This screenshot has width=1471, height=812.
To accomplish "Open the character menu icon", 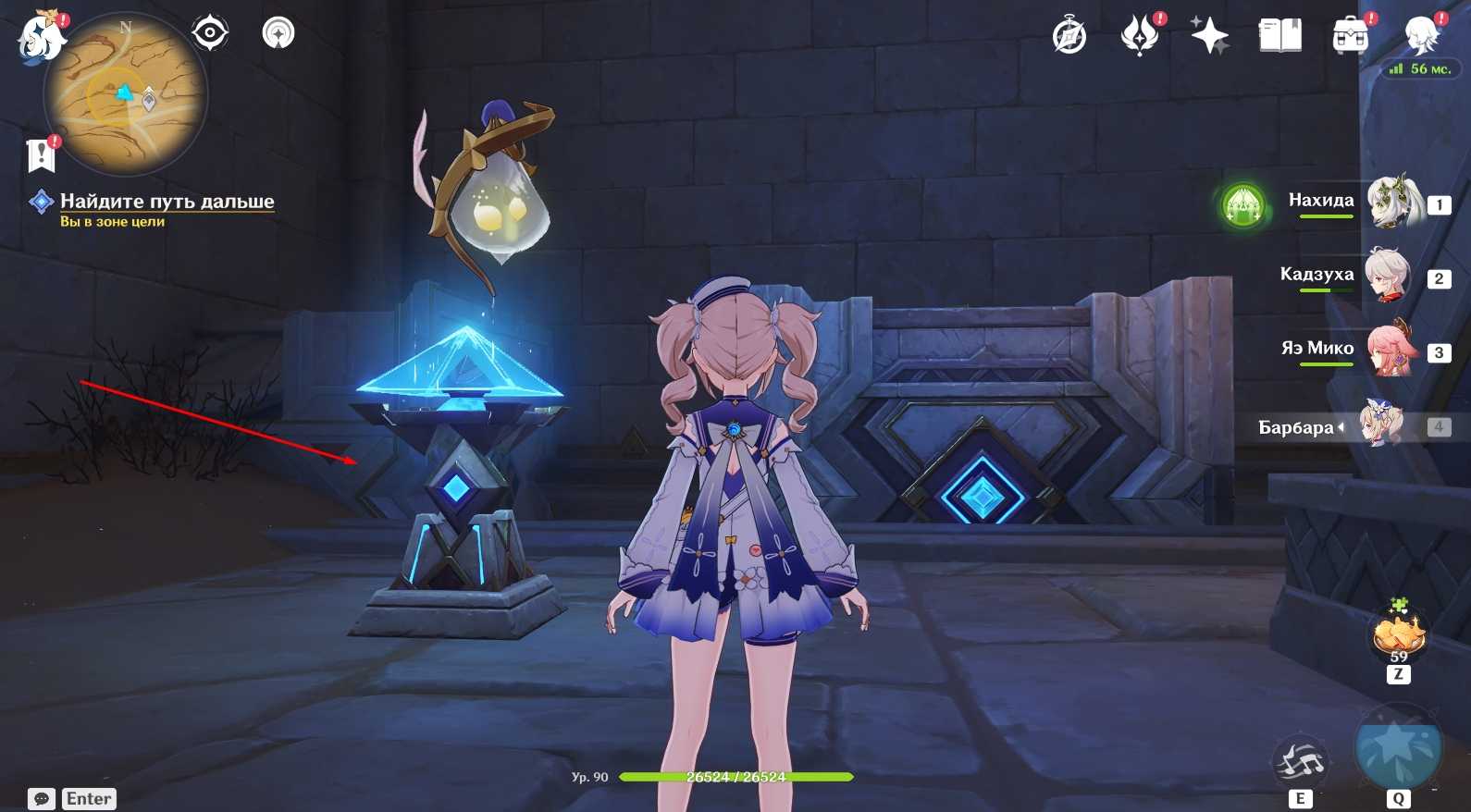I will click(1421, 37).
